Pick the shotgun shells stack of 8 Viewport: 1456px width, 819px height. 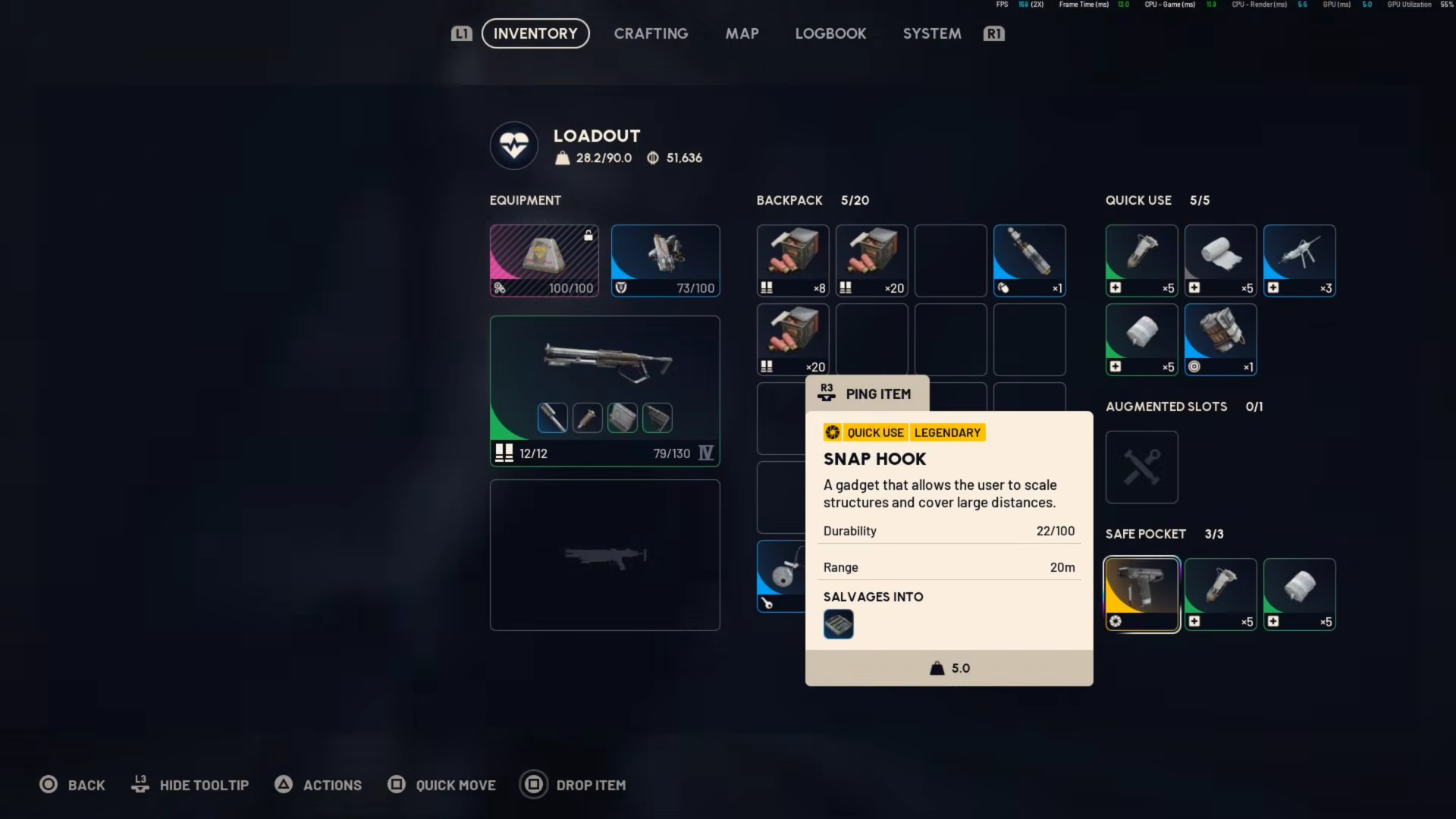point(792,260)
